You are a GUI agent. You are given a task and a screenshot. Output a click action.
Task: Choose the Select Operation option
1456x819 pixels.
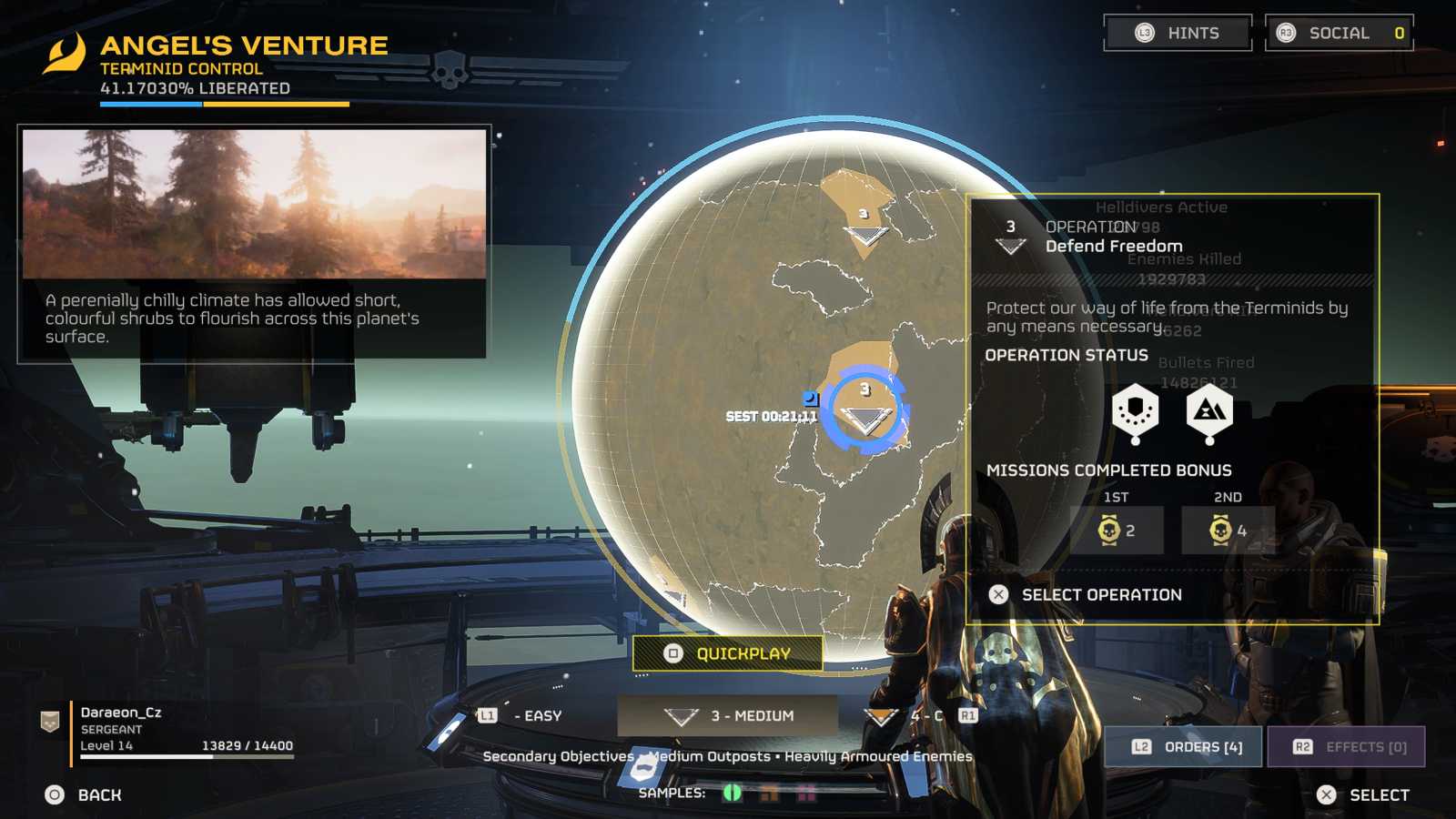tap(1100, 595)
